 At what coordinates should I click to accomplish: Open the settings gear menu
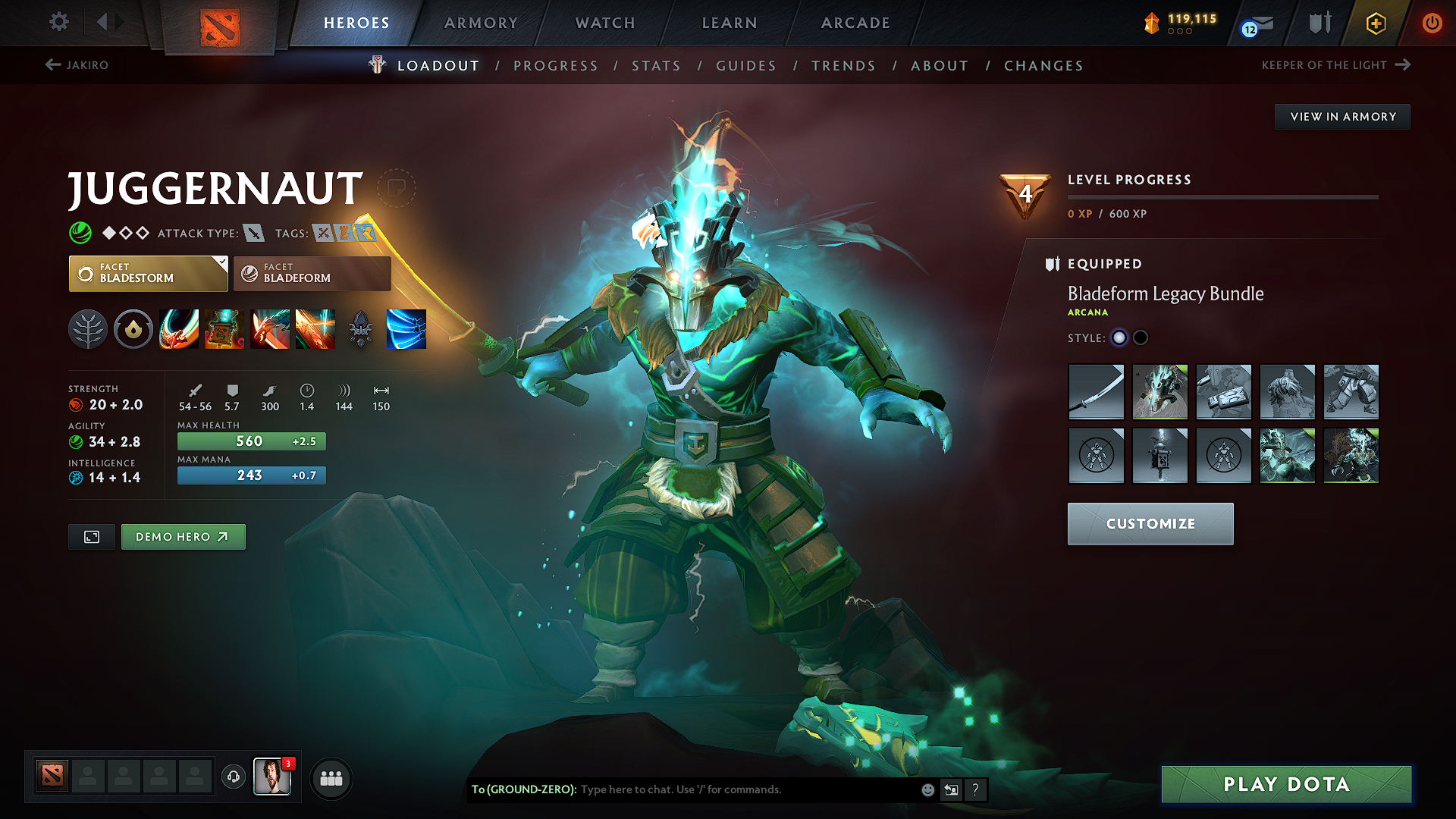[58, 22]
